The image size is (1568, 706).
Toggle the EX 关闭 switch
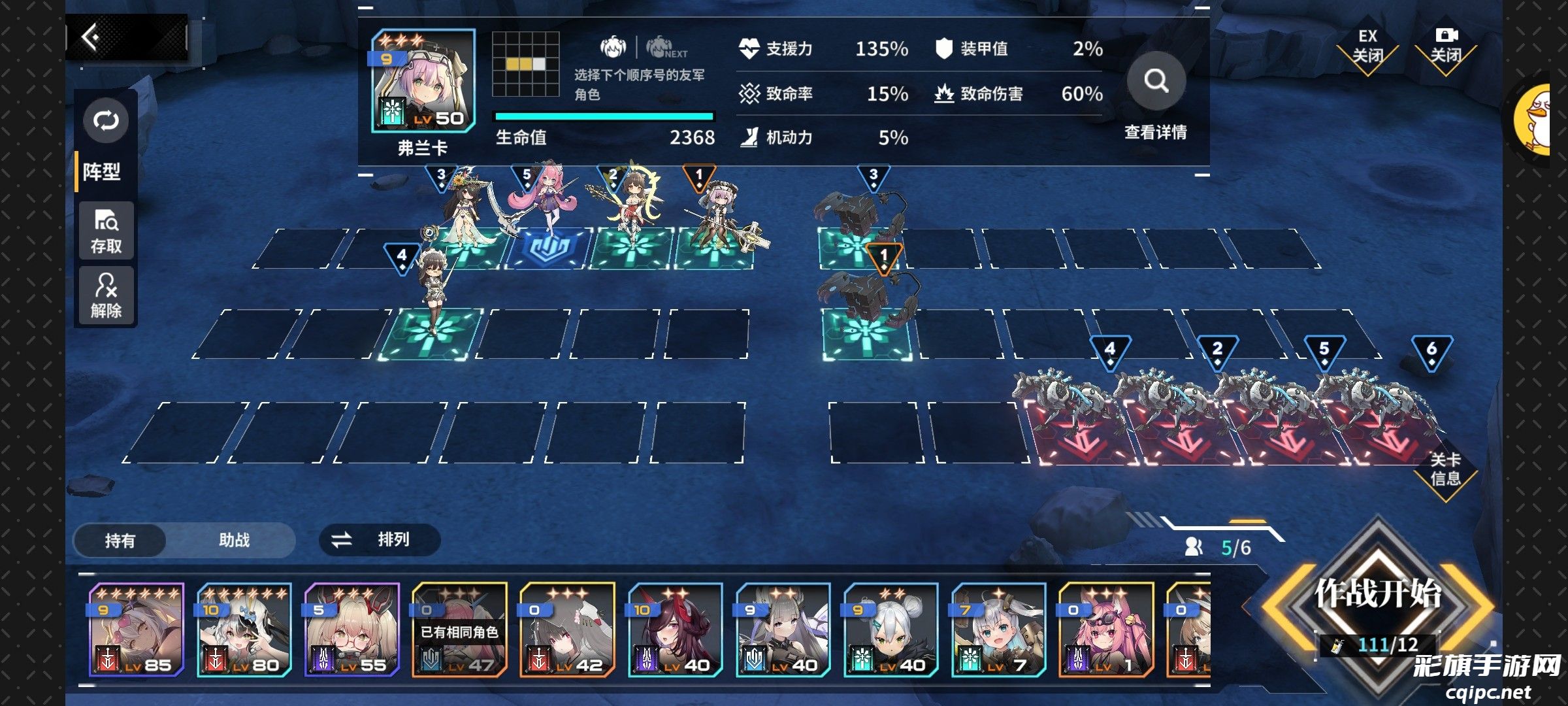point(1367,48)
